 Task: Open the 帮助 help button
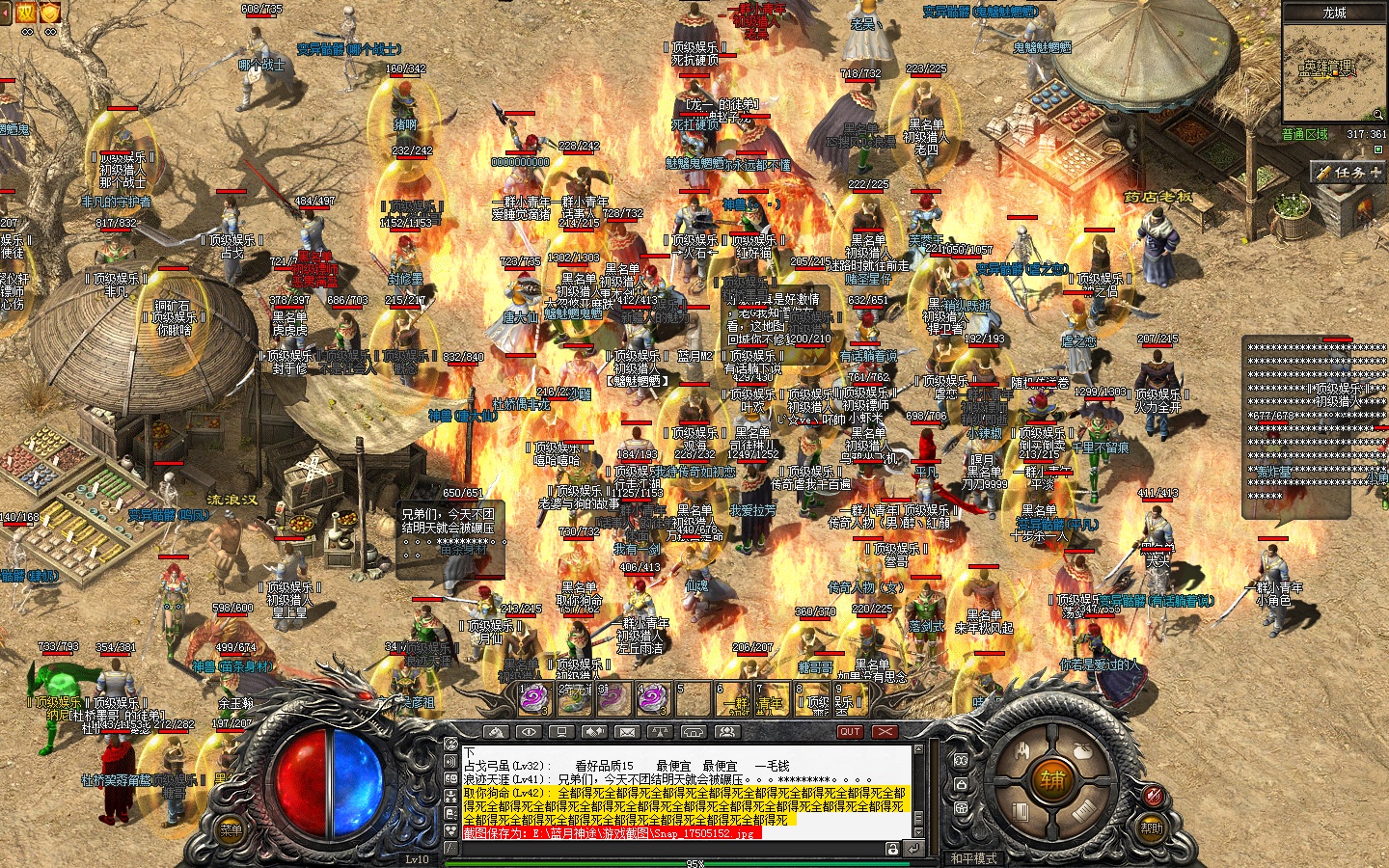point(1152,827)
